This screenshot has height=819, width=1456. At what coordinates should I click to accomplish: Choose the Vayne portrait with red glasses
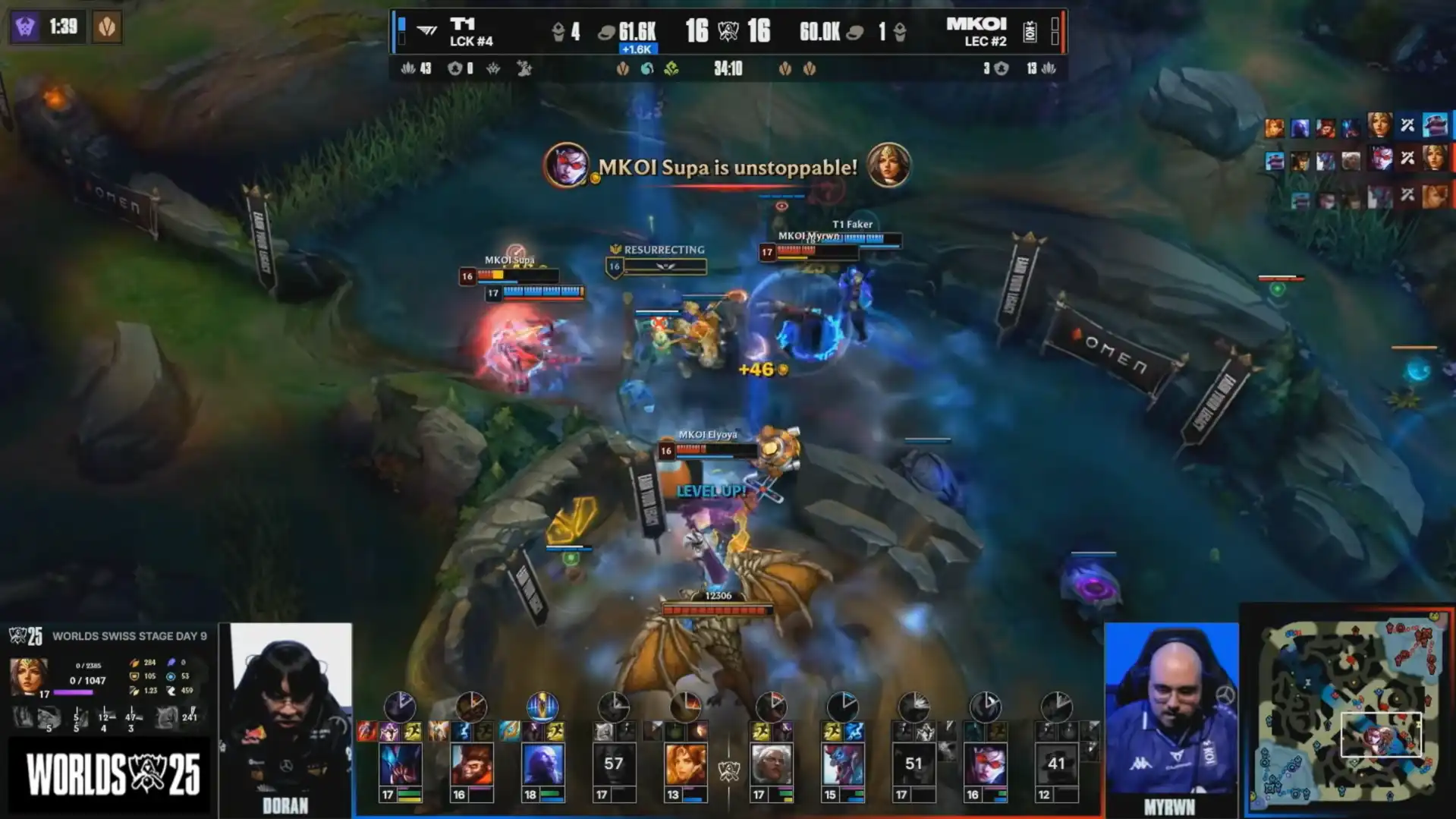click(985, 764)
